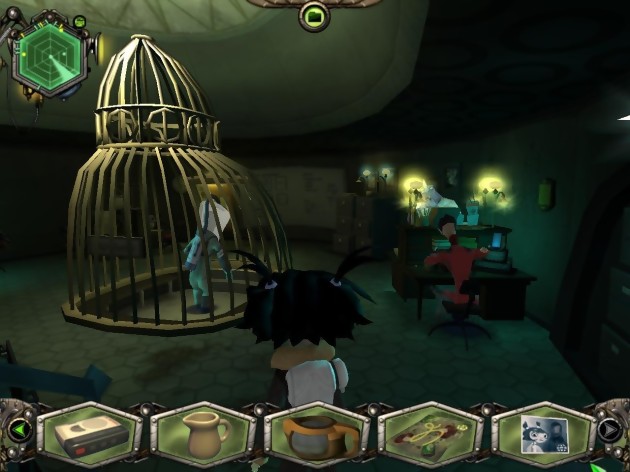
Task: Open the green hexagonal radar minimap
Action: [x=48, y=56]
